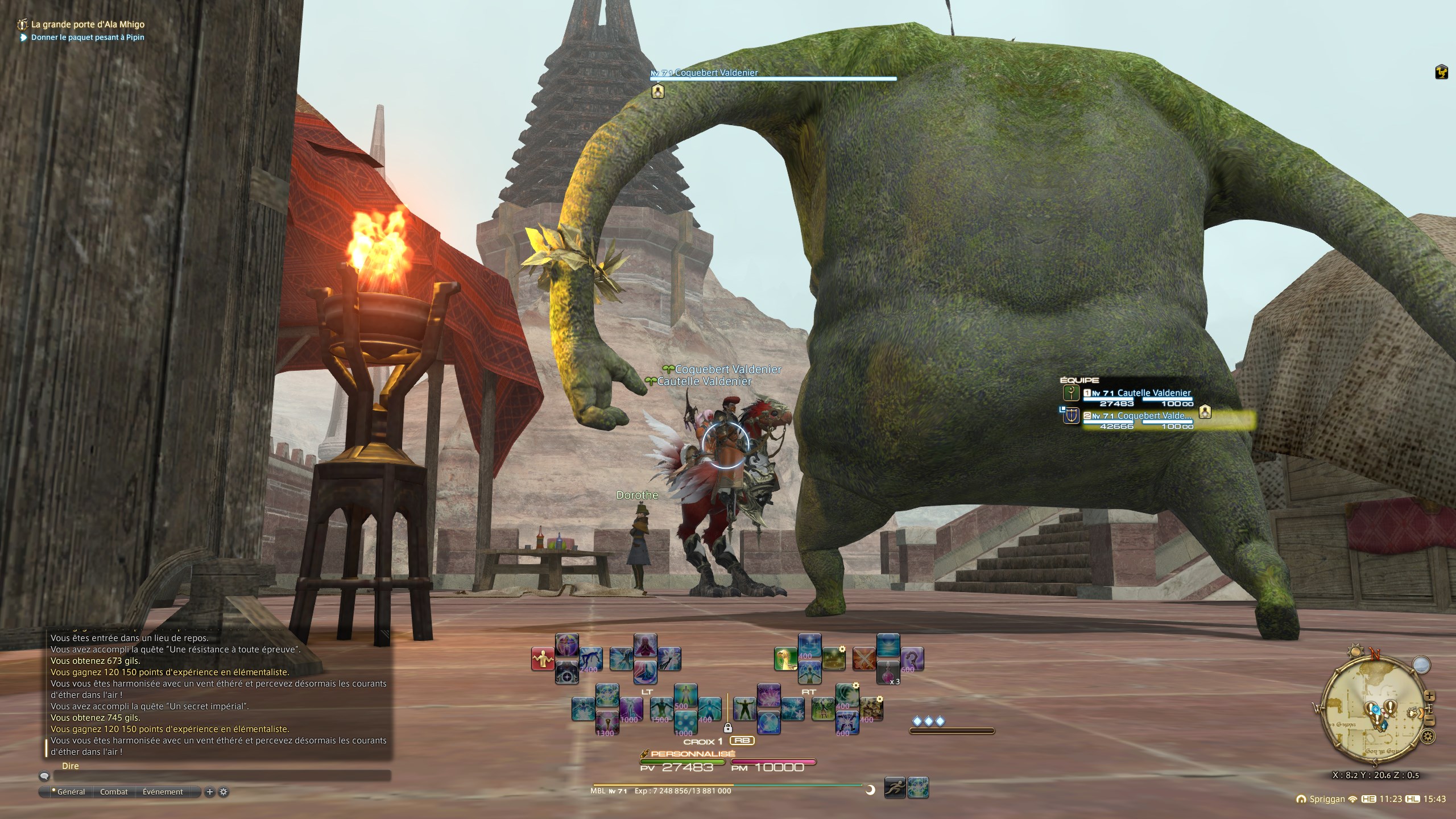Summon the yellow chocobo mount icon
Image resolution: width=1456 pixels, height=819 pixels.
pos(785,659)
